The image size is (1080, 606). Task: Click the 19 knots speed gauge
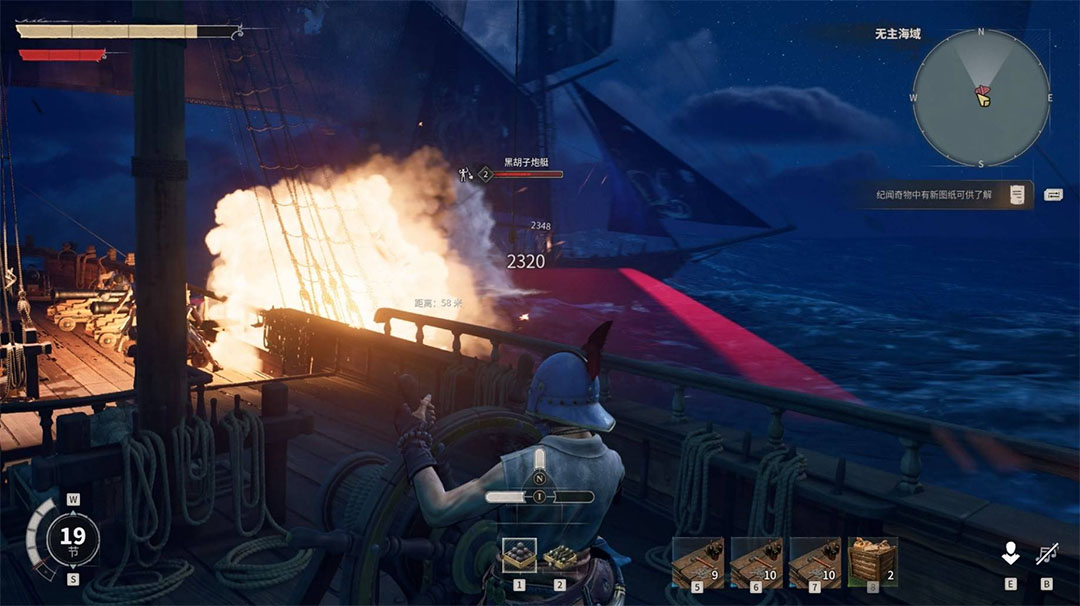(72, 538)
